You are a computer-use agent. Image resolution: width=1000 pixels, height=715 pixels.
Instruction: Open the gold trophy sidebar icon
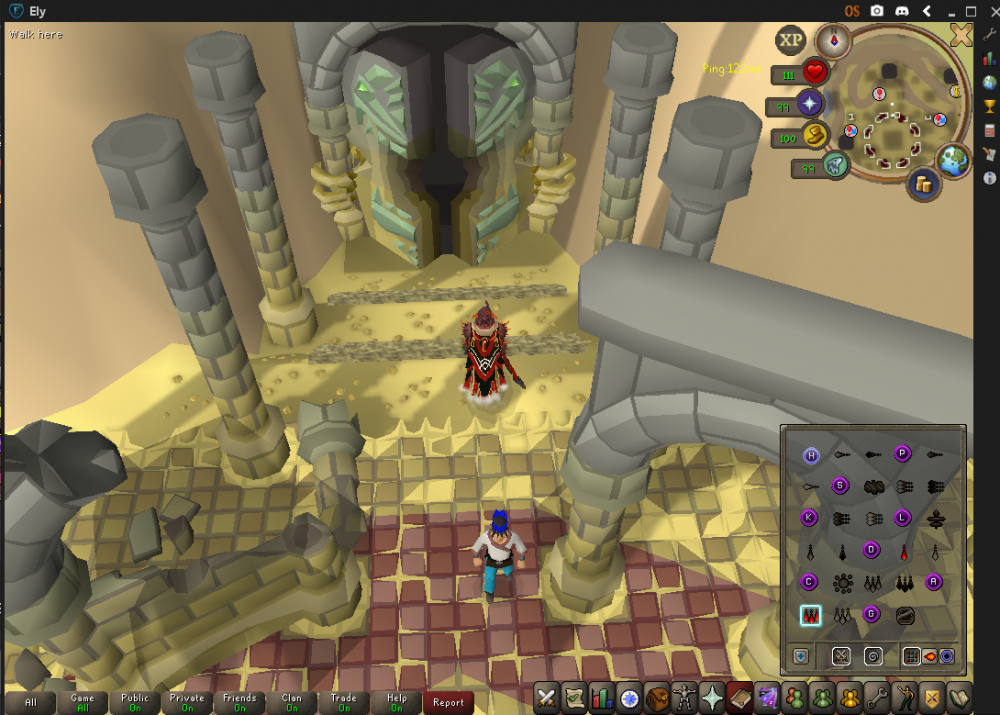(x=989, y=107)
